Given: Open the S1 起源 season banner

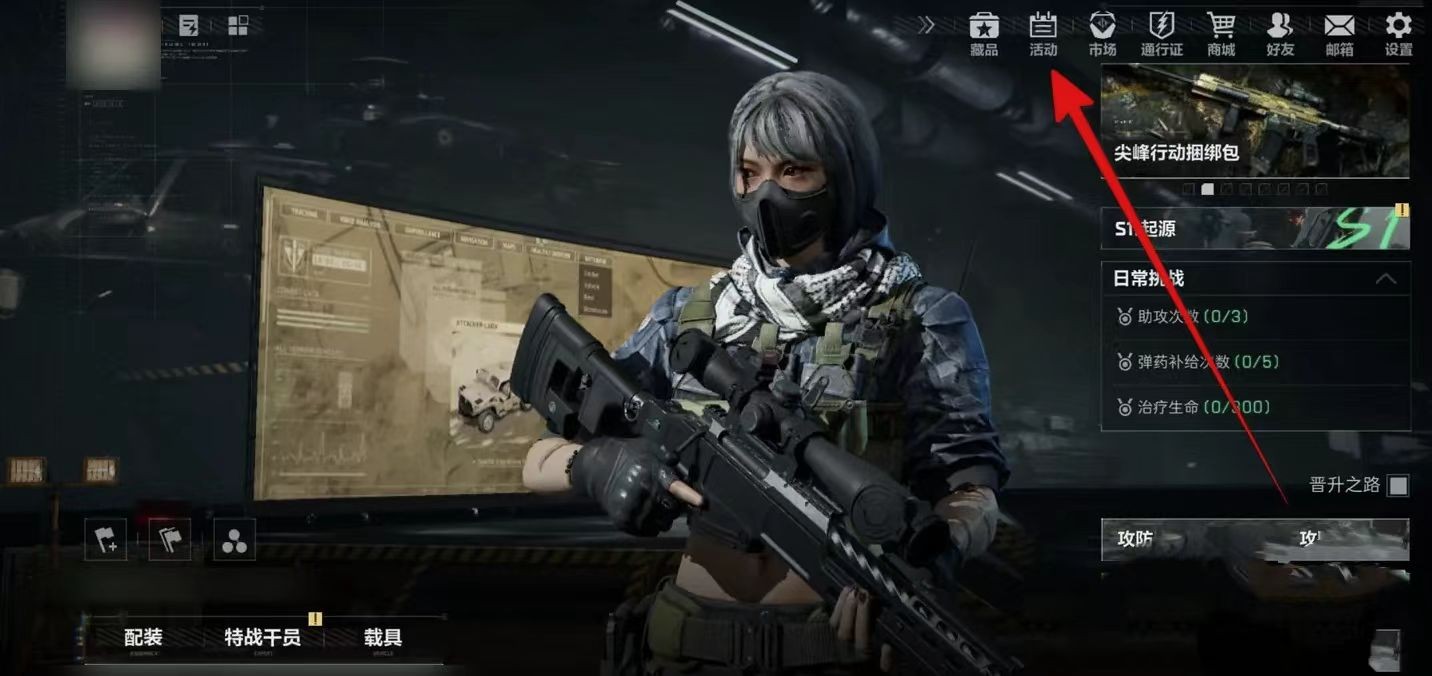Looking at the screenshot, I should click(1255, 229).
